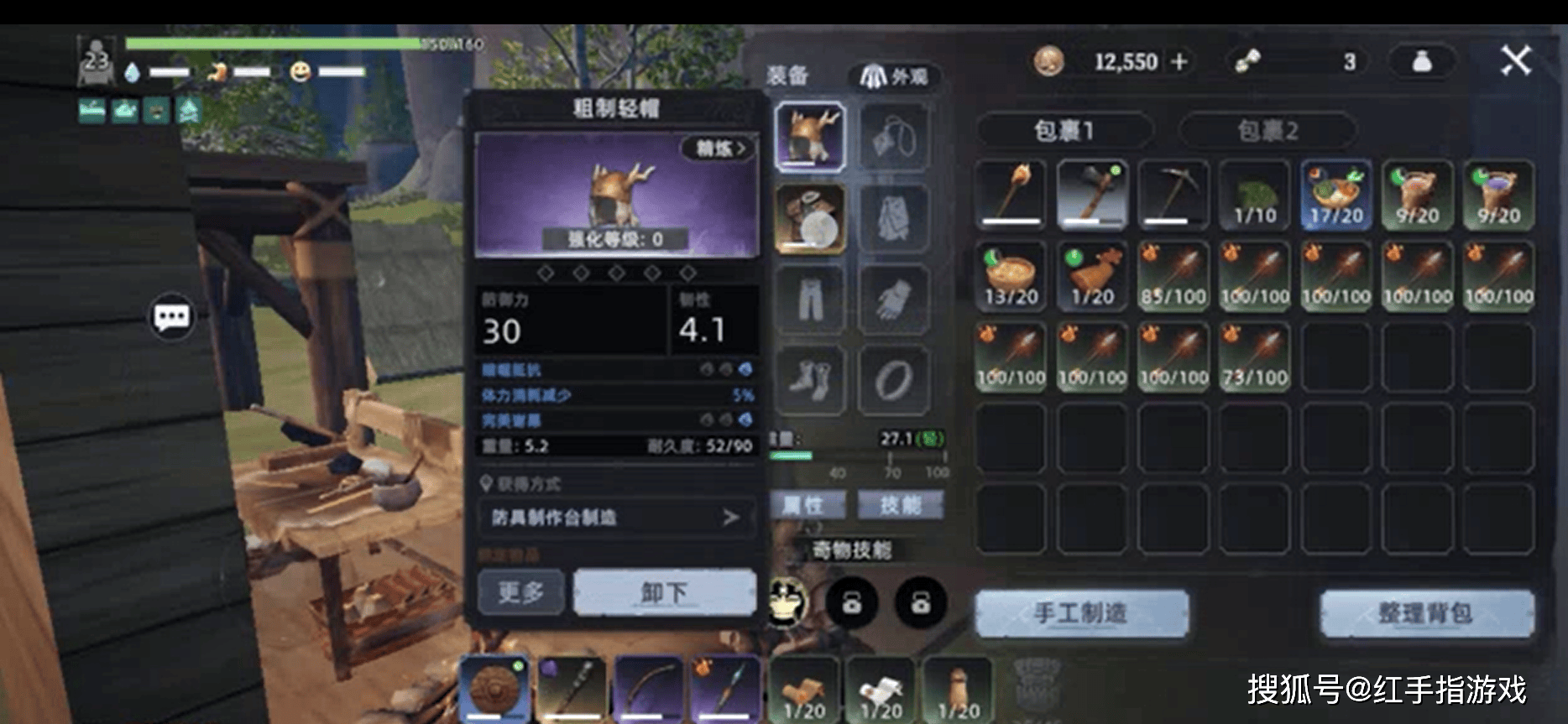Open the 精炼 refine option

pos(719,149)
